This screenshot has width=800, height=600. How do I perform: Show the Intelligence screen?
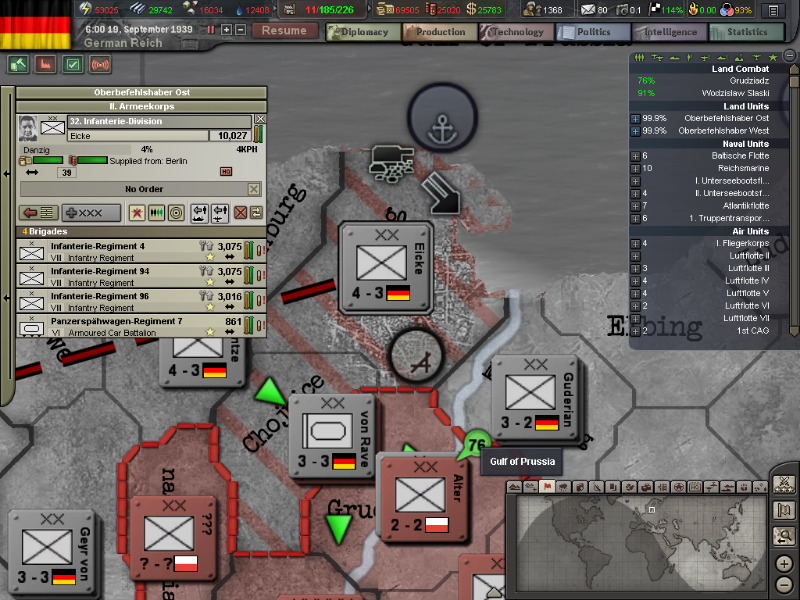click(667, 32)
